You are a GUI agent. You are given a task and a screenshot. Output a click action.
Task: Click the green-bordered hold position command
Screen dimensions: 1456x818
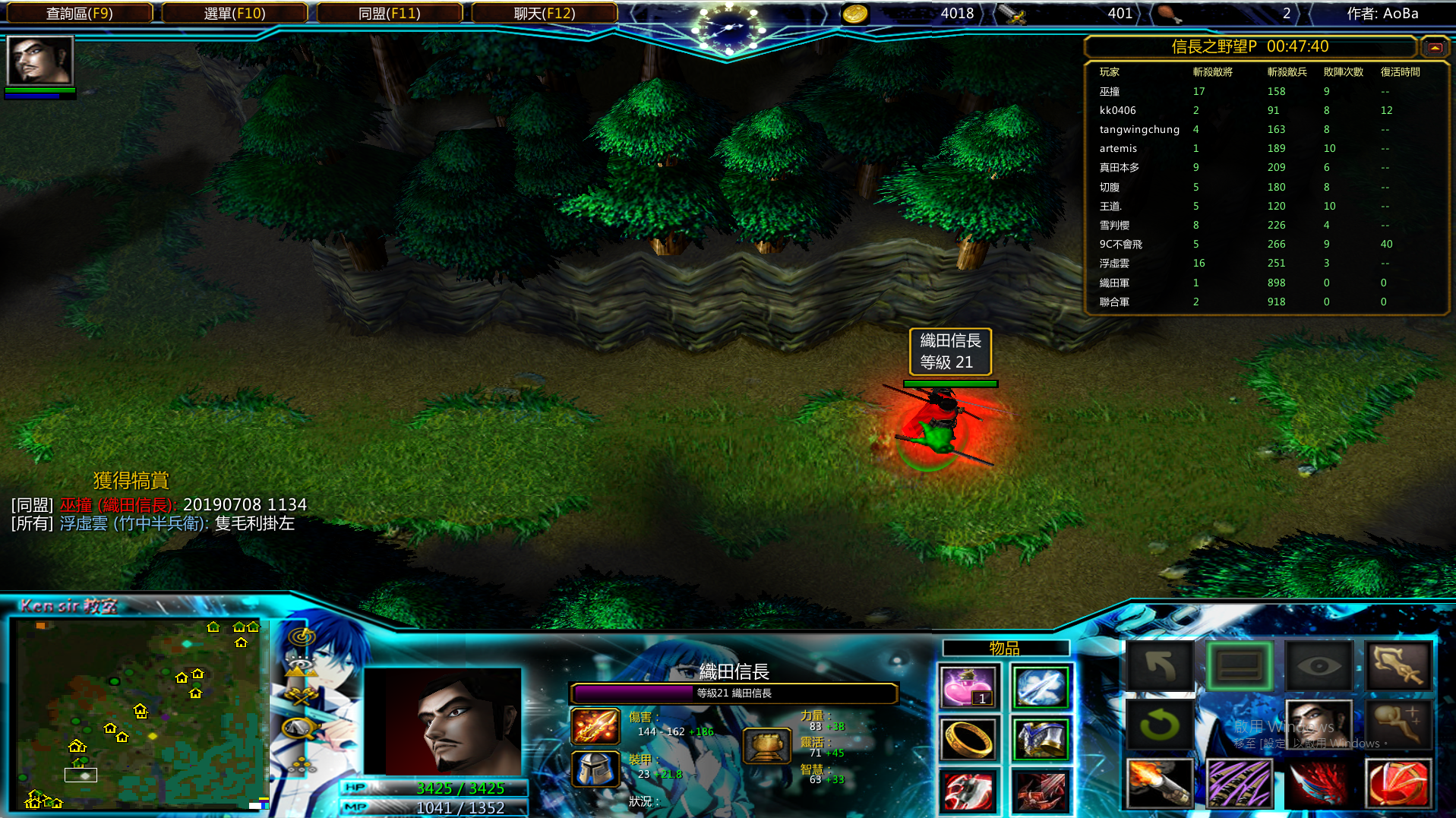[1240, 667]
